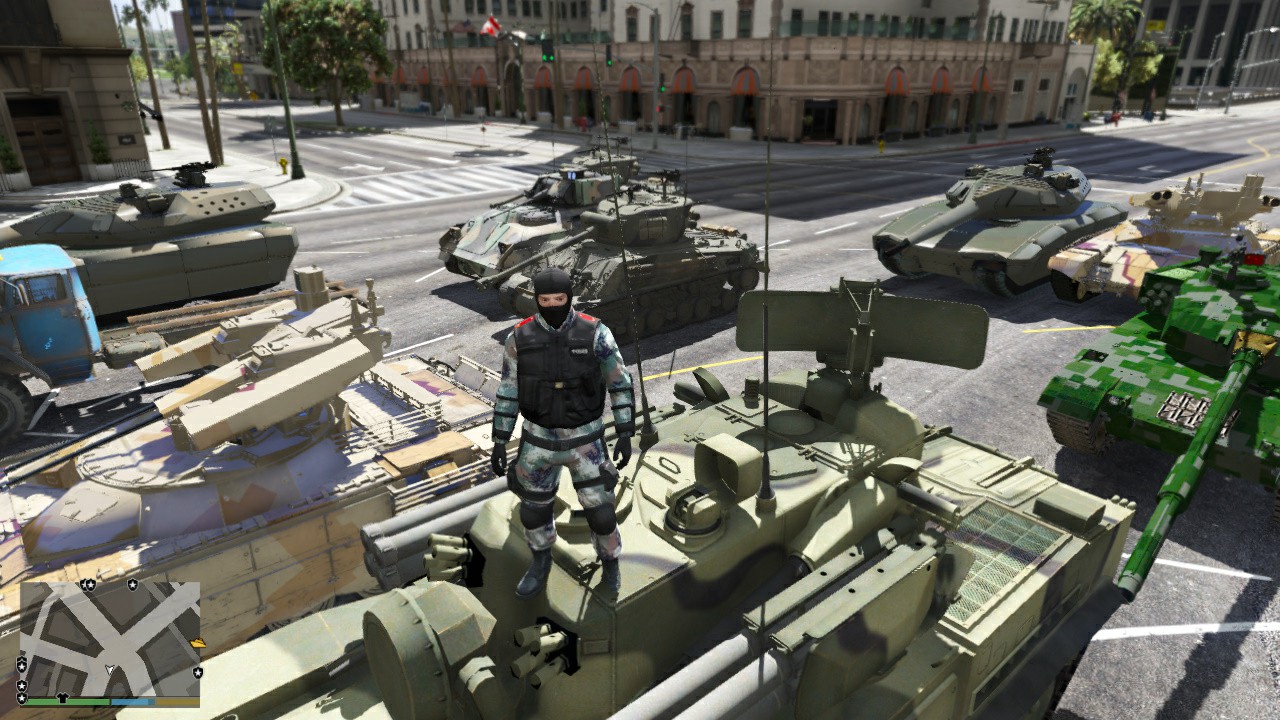The image size is (1280, 720).
Task: Click the yellow marker on the minimap
Action: (197, 643)
